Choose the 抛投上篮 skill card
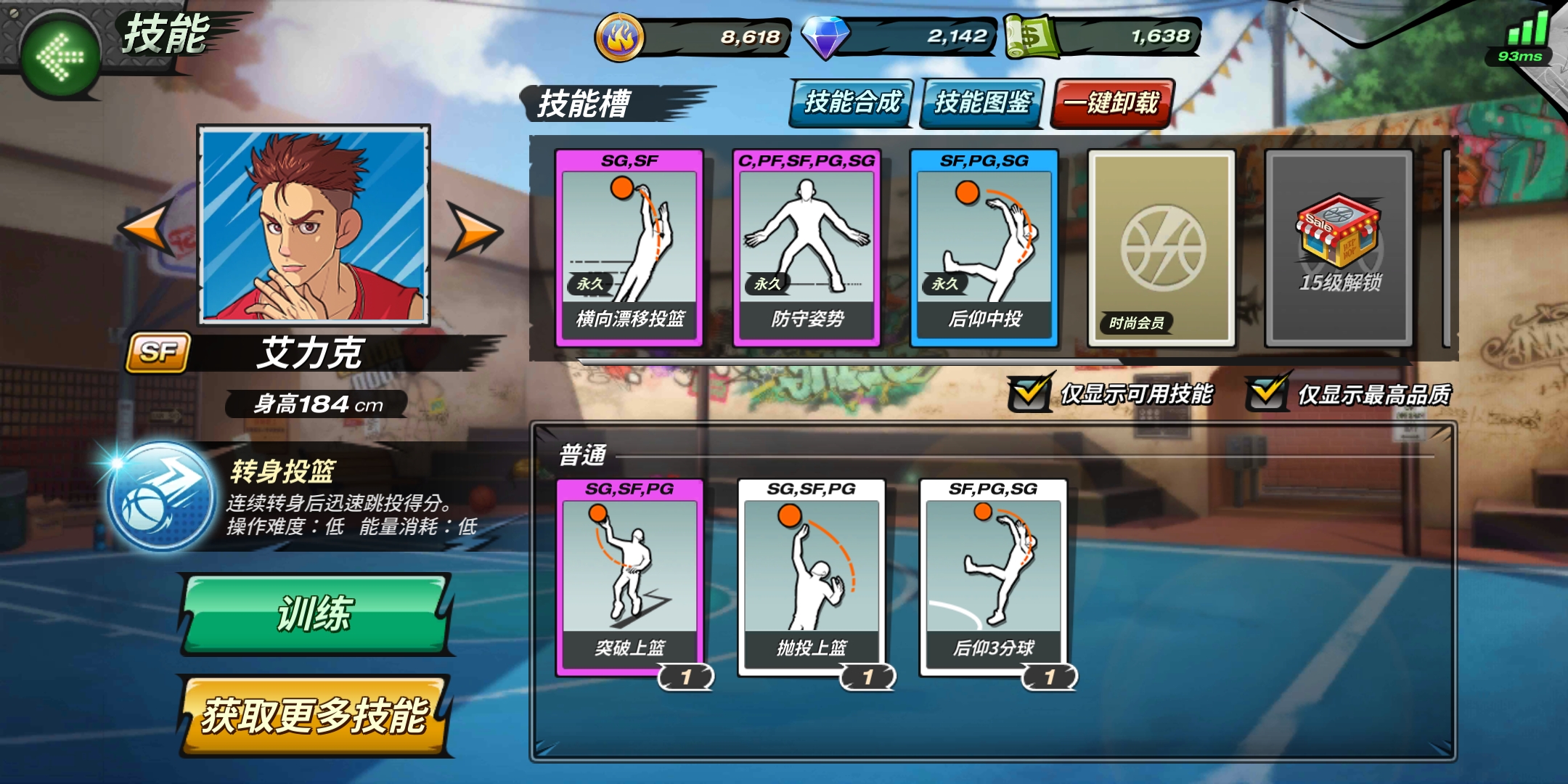Screen dimensions: 1568x784 (812, 578)
